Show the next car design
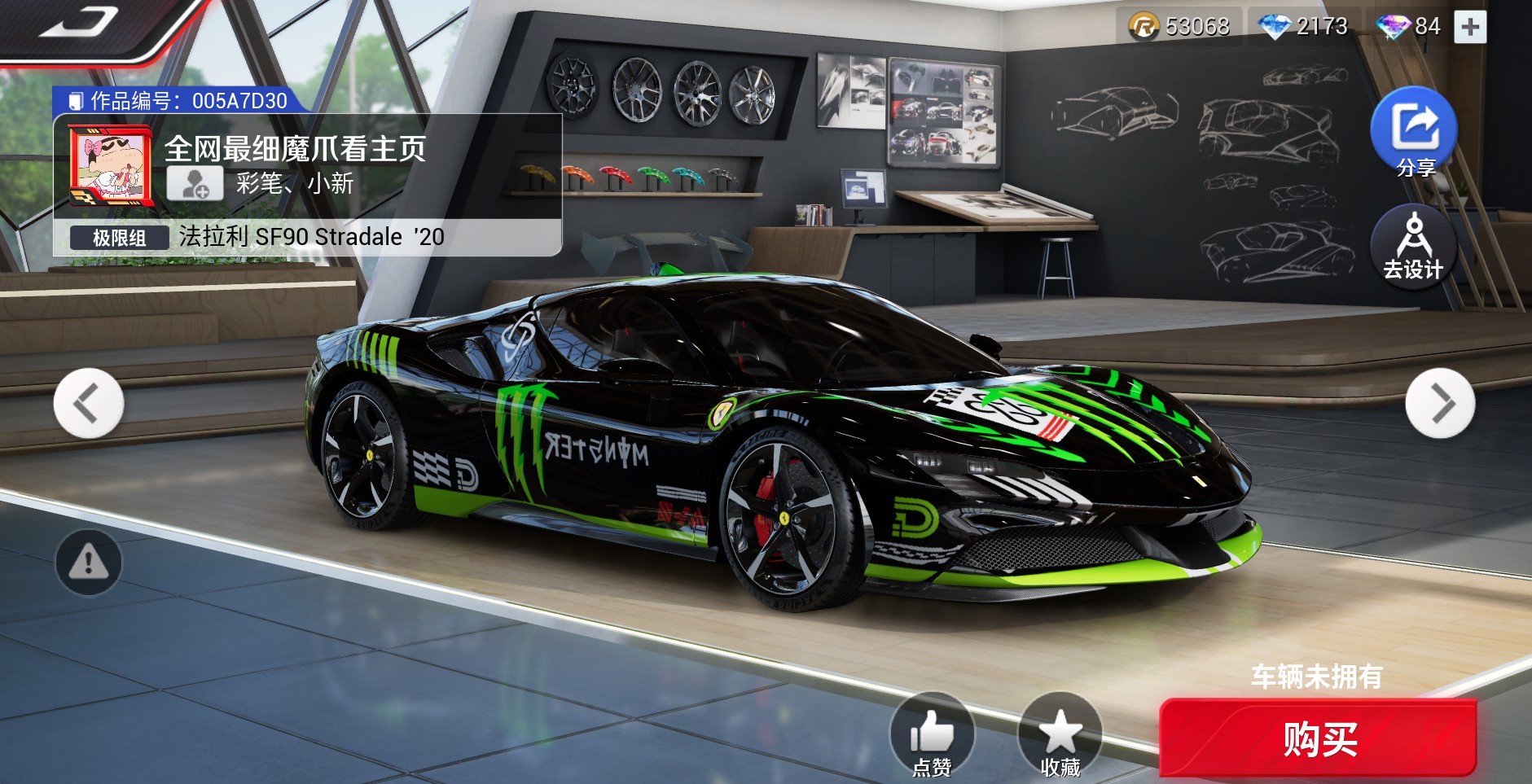1532x784 pixels. 1440,403
